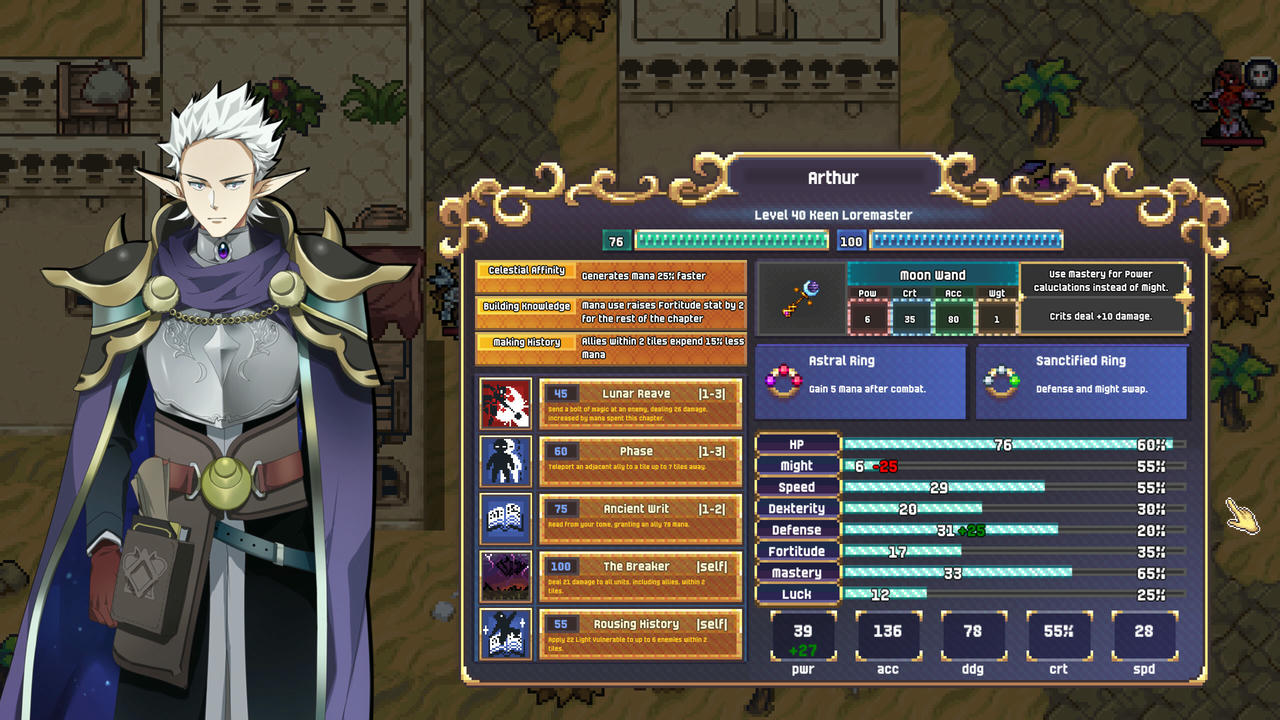Toggle the Celestial Affinity passive
Screen dimensions: 1280x720
527,270
